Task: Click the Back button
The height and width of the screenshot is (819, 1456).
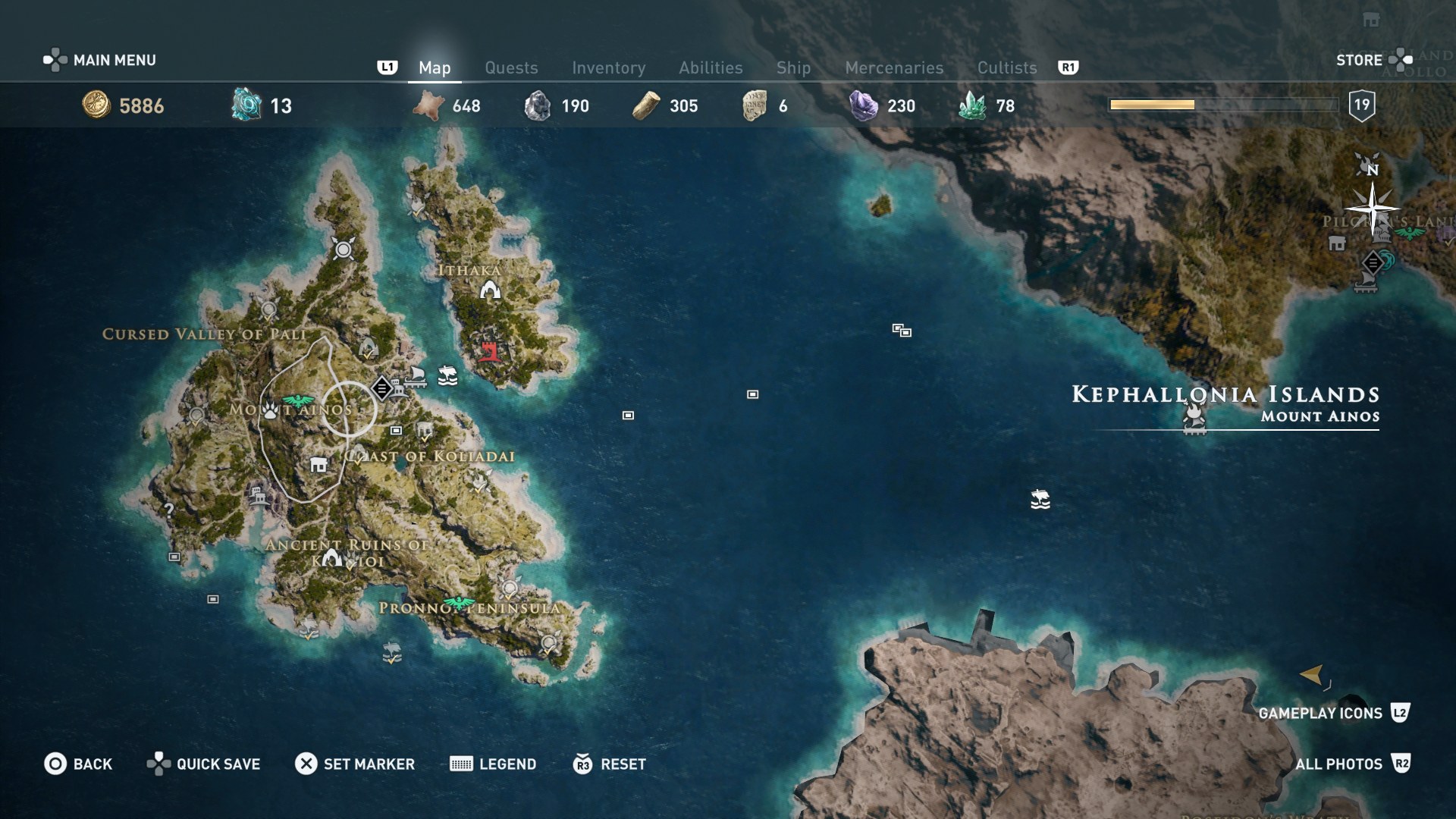Action: pos(78,764)
